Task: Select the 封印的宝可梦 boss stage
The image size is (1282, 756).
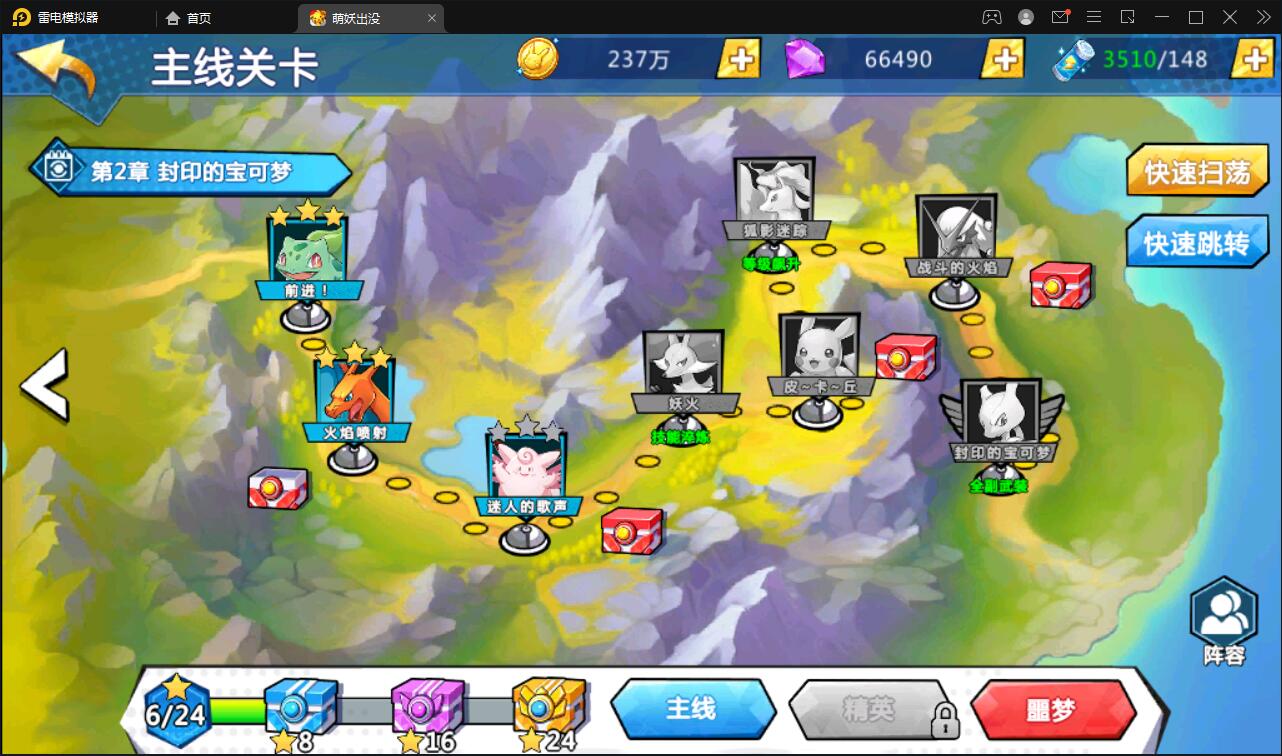Action: 1000,417
